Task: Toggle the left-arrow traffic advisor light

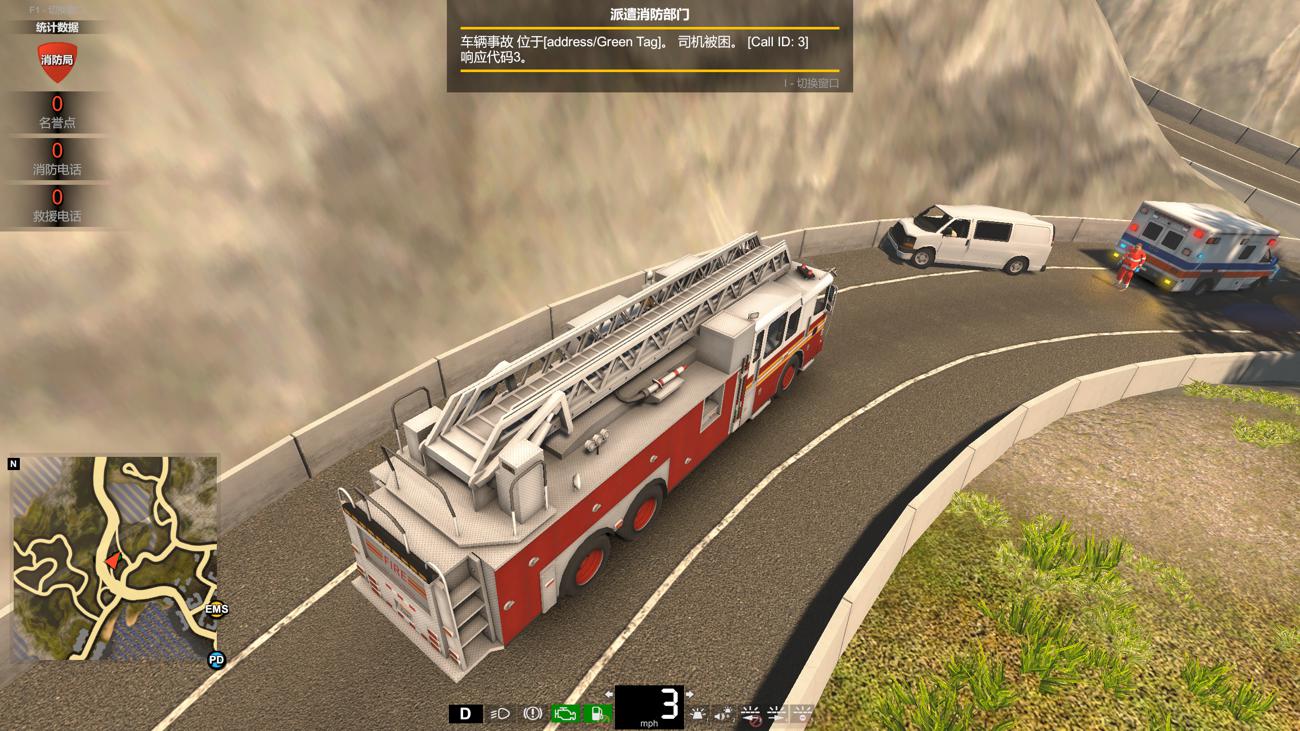Action: pyautogui.click(x=750, y=714)
